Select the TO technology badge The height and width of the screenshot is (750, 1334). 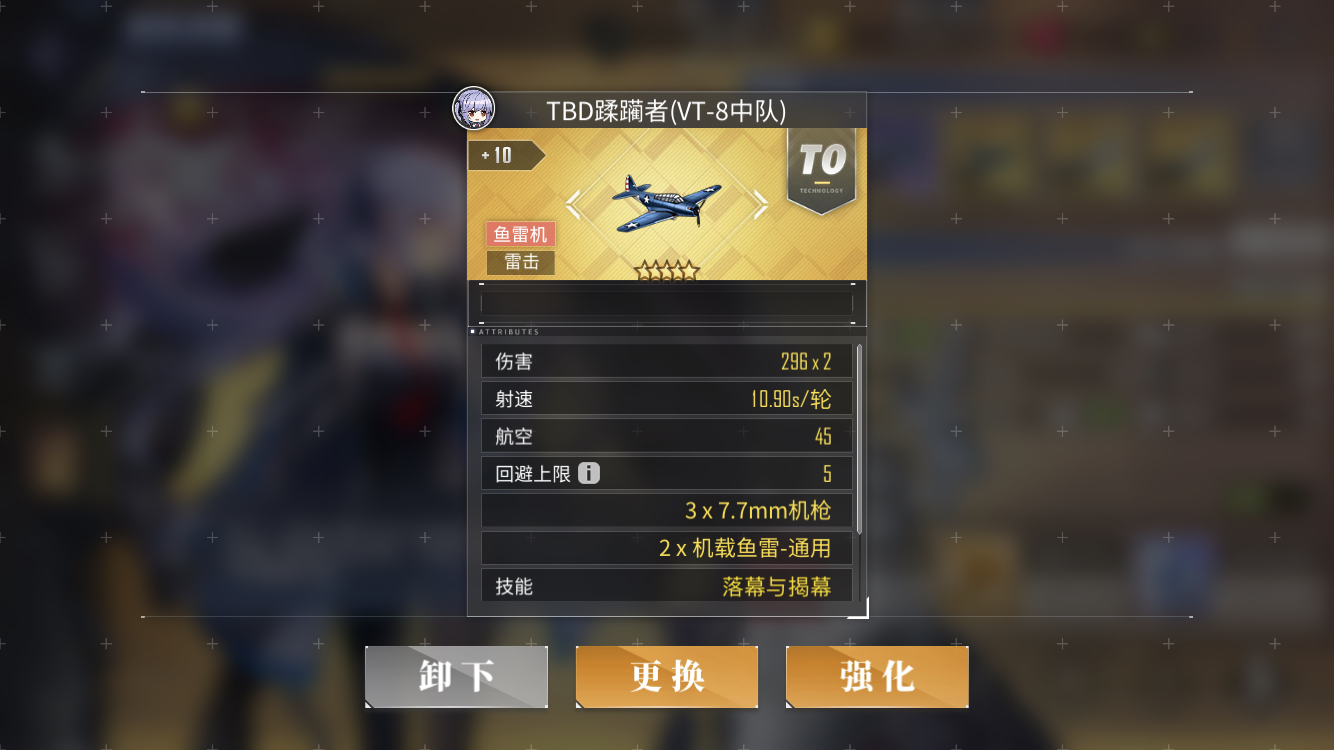(821, 168)
